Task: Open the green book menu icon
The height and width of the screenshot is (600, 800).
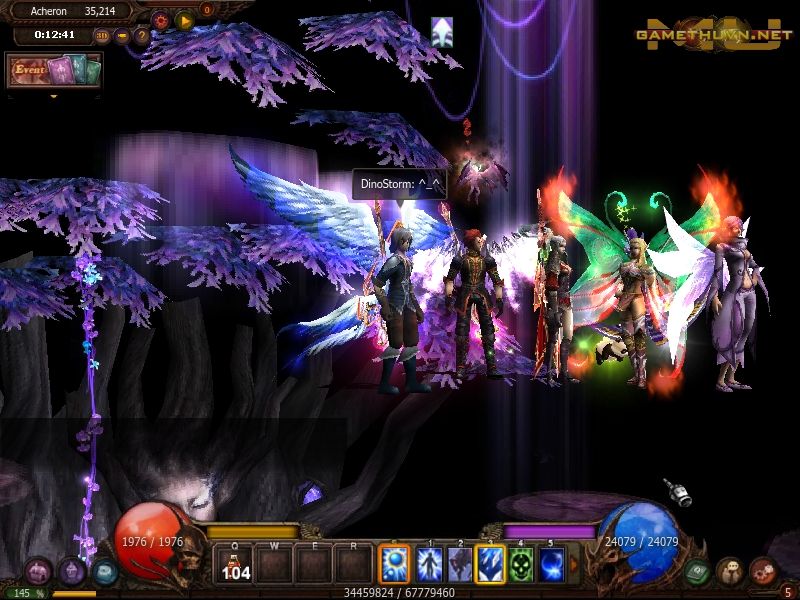Action: [697, 571]
